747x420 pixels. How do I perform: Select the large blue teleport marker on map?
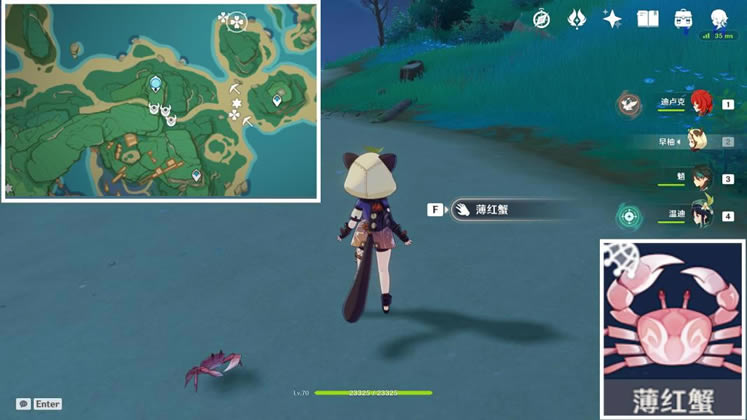coord(155,85)
